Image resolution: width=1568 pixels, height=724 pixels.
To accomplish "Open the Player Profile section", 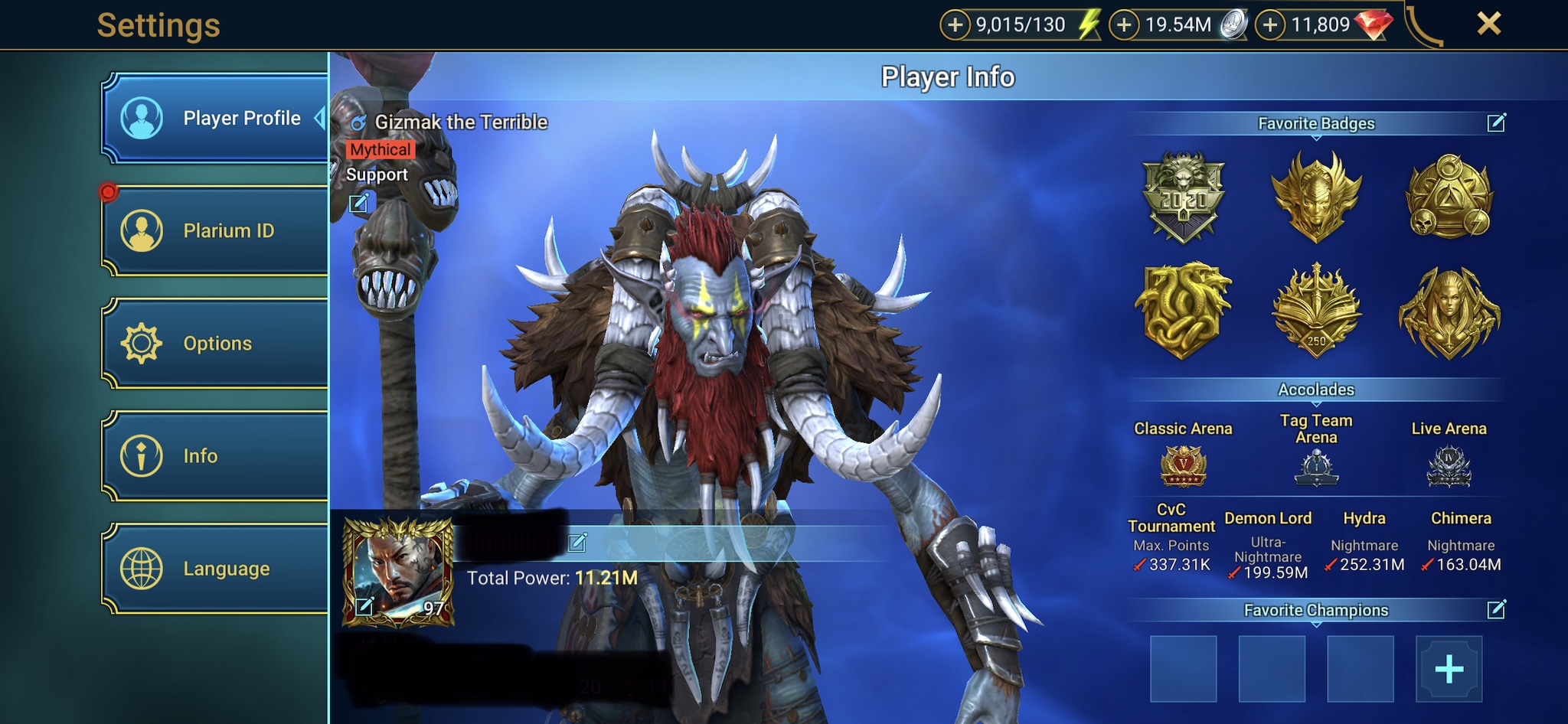I will 216,118.
